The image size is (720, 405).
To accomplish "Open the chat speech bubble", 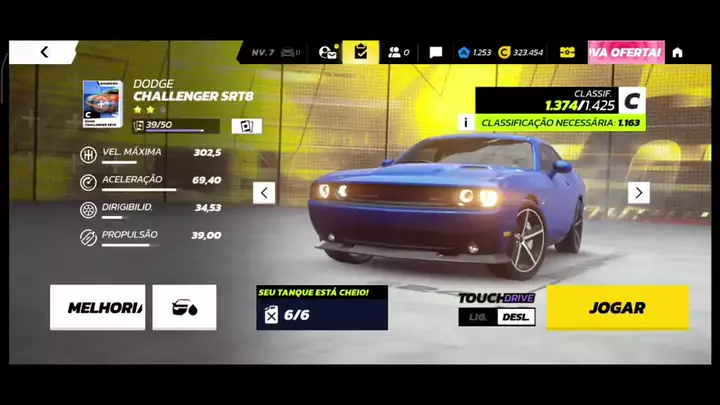I will [x=436, y=52].
